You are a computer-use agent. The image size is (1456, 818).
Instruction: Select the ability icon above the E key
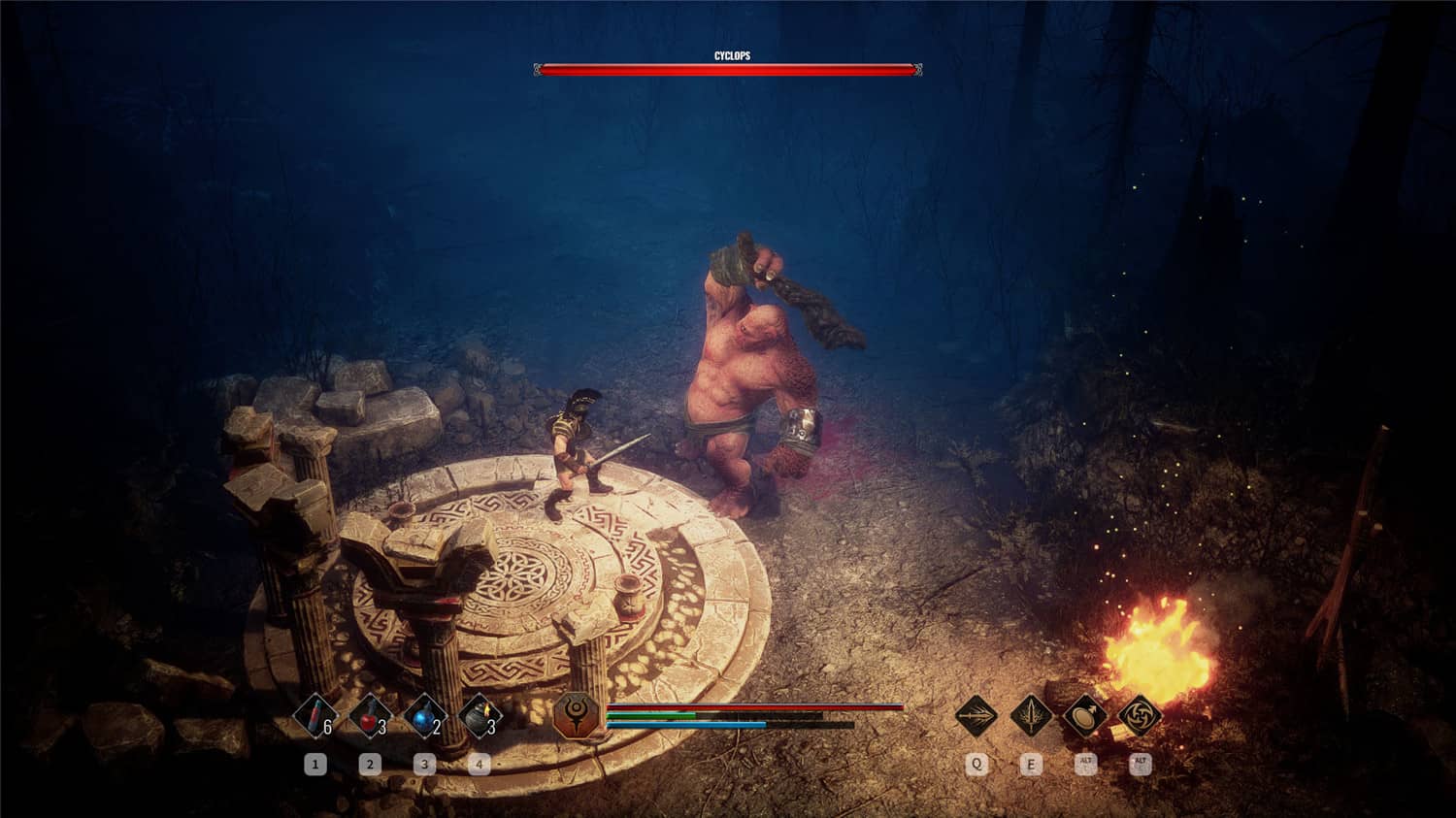(x=1031, y=718)
